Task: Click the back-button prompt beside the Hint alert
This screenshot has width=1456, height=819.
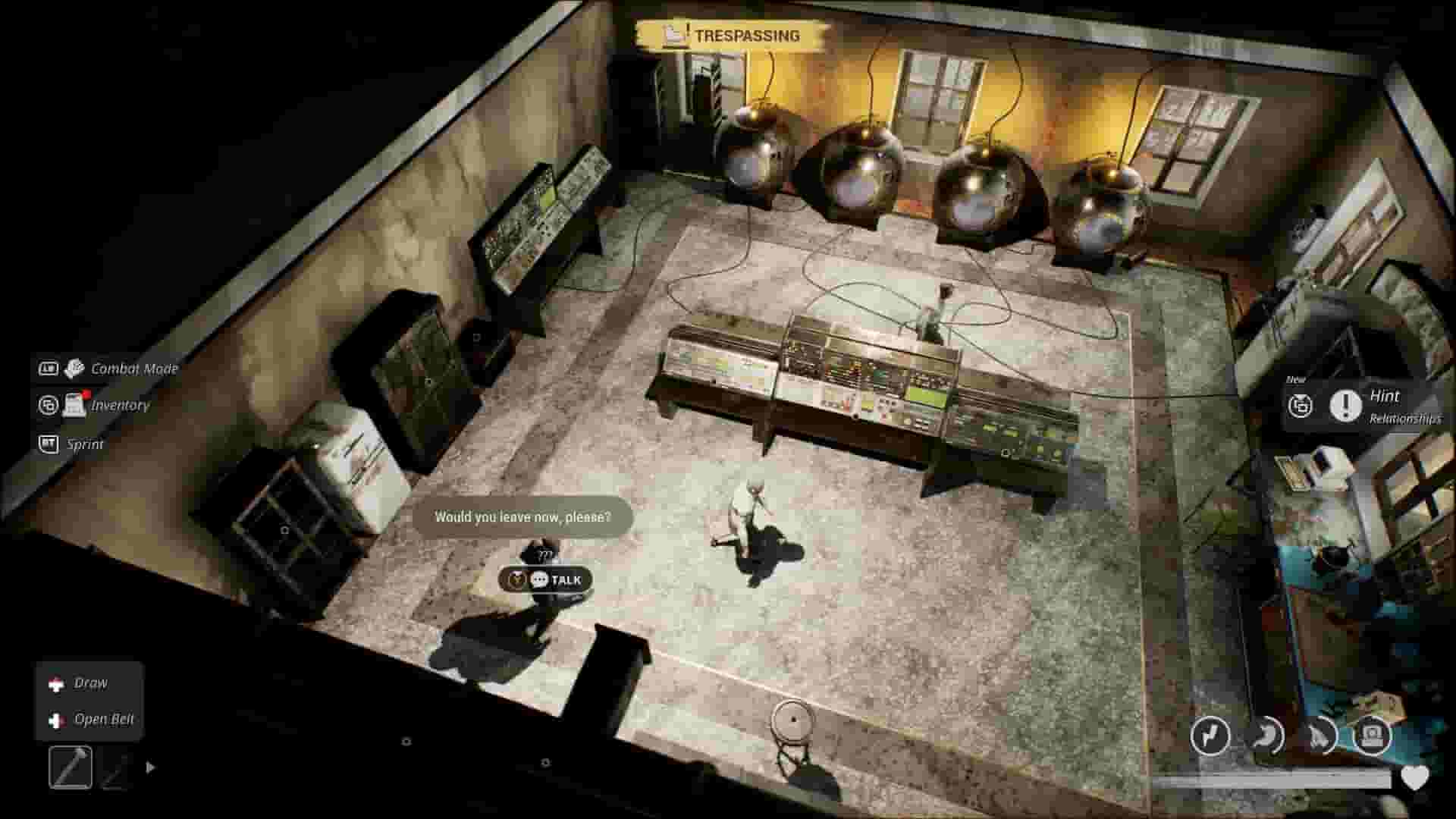Action: point(1301,406)
